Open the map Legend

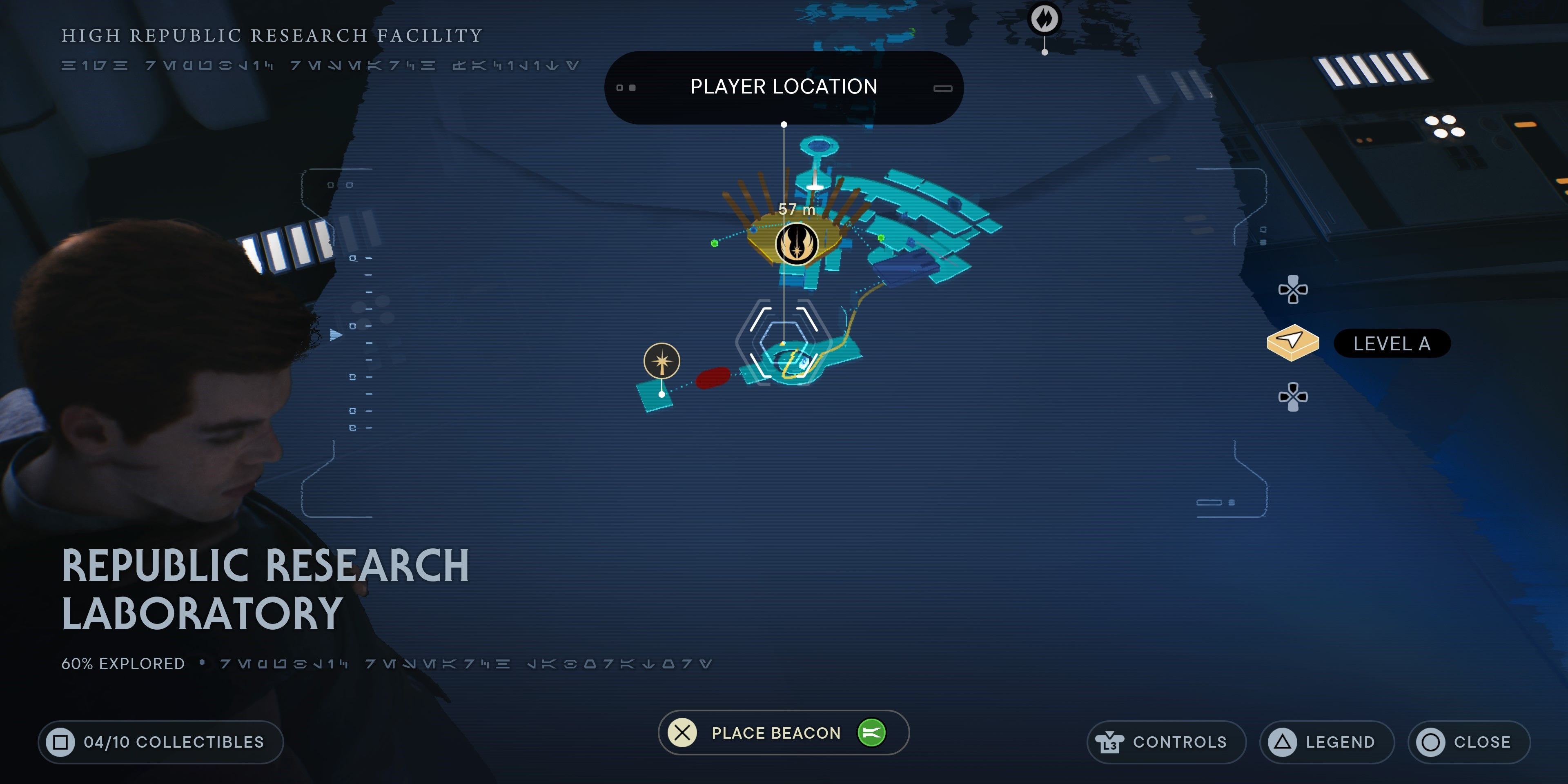[x=1326, y=742]
